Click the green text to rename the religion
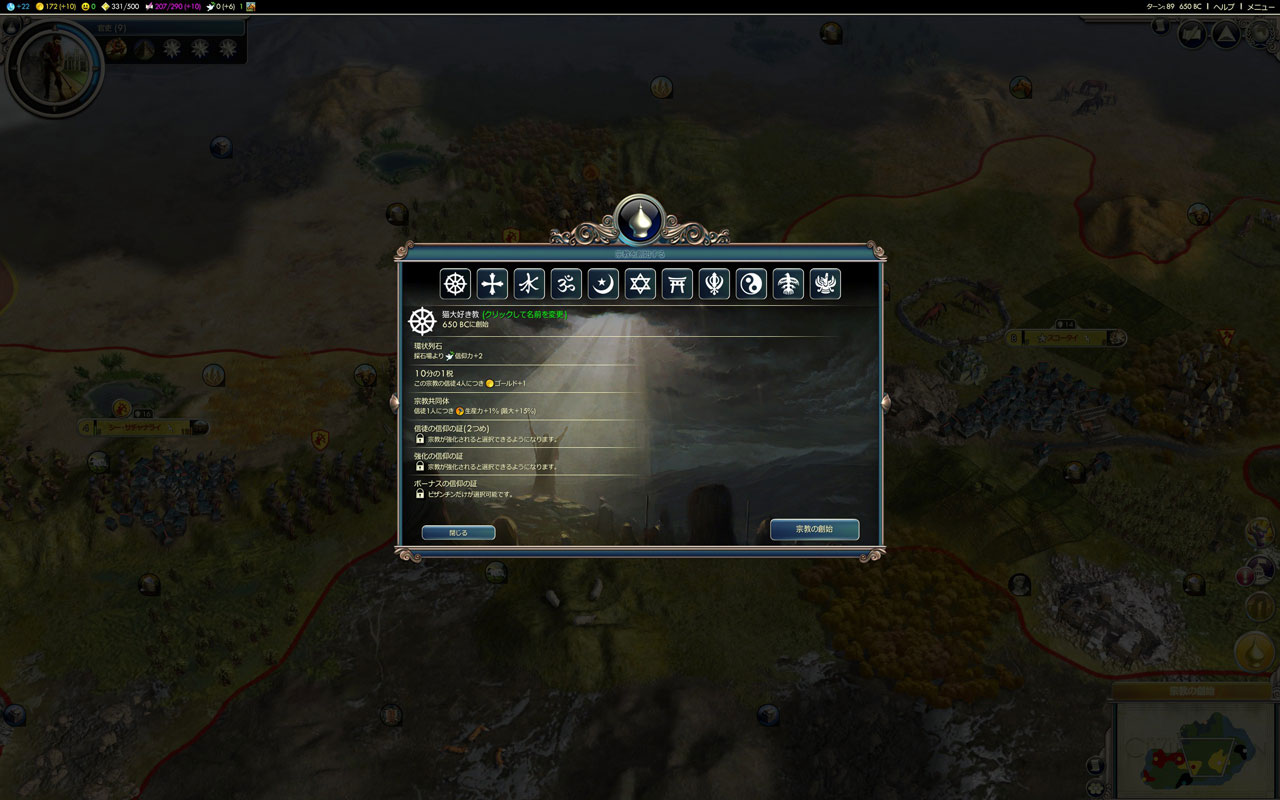 tap(524, 314)
